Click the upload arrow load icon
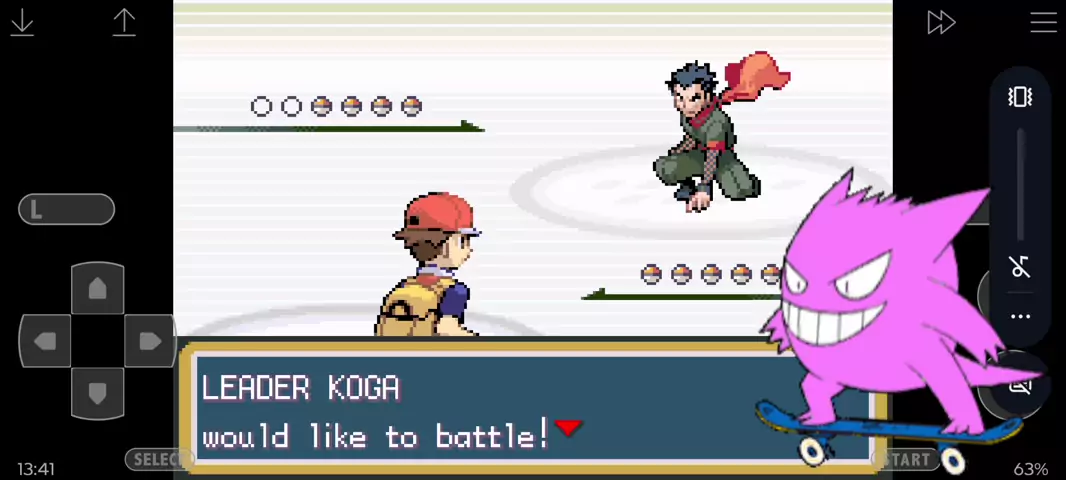1066x480 pixels. 124,22
